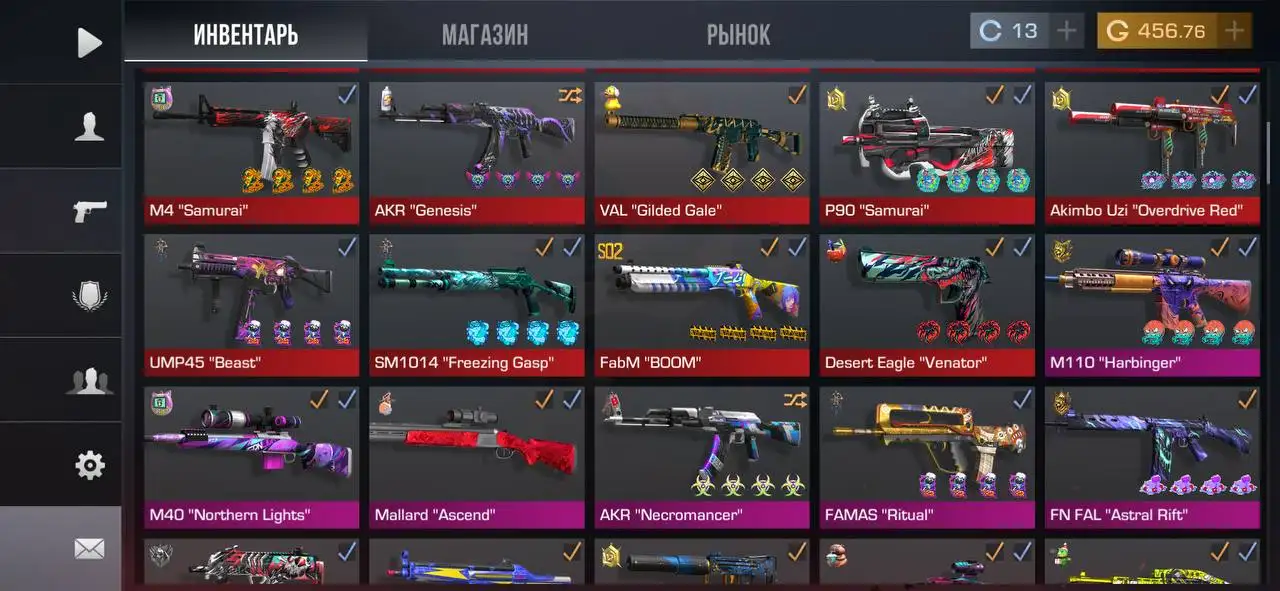Open the shield badge section
Image resolution: width=1280 pixels, height=591 pixels.
pos(89,296)
